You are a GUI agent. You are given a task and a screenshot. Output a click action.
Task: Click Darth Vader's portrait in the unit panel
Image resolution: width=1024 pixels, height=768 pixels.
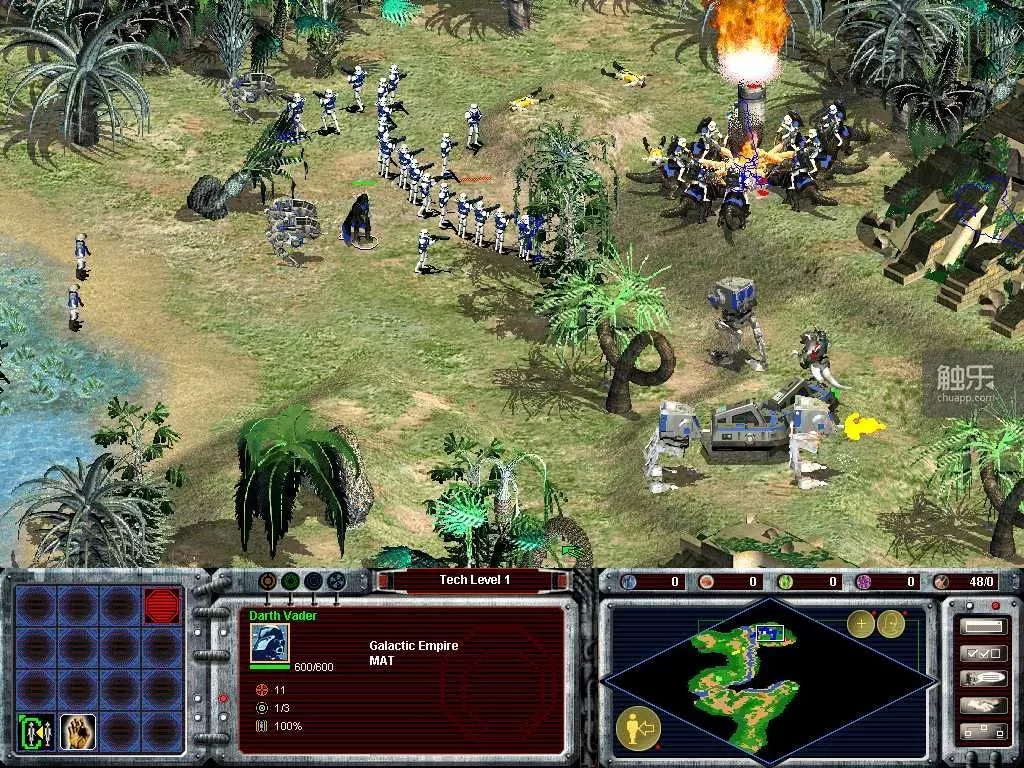pos(269,643)
